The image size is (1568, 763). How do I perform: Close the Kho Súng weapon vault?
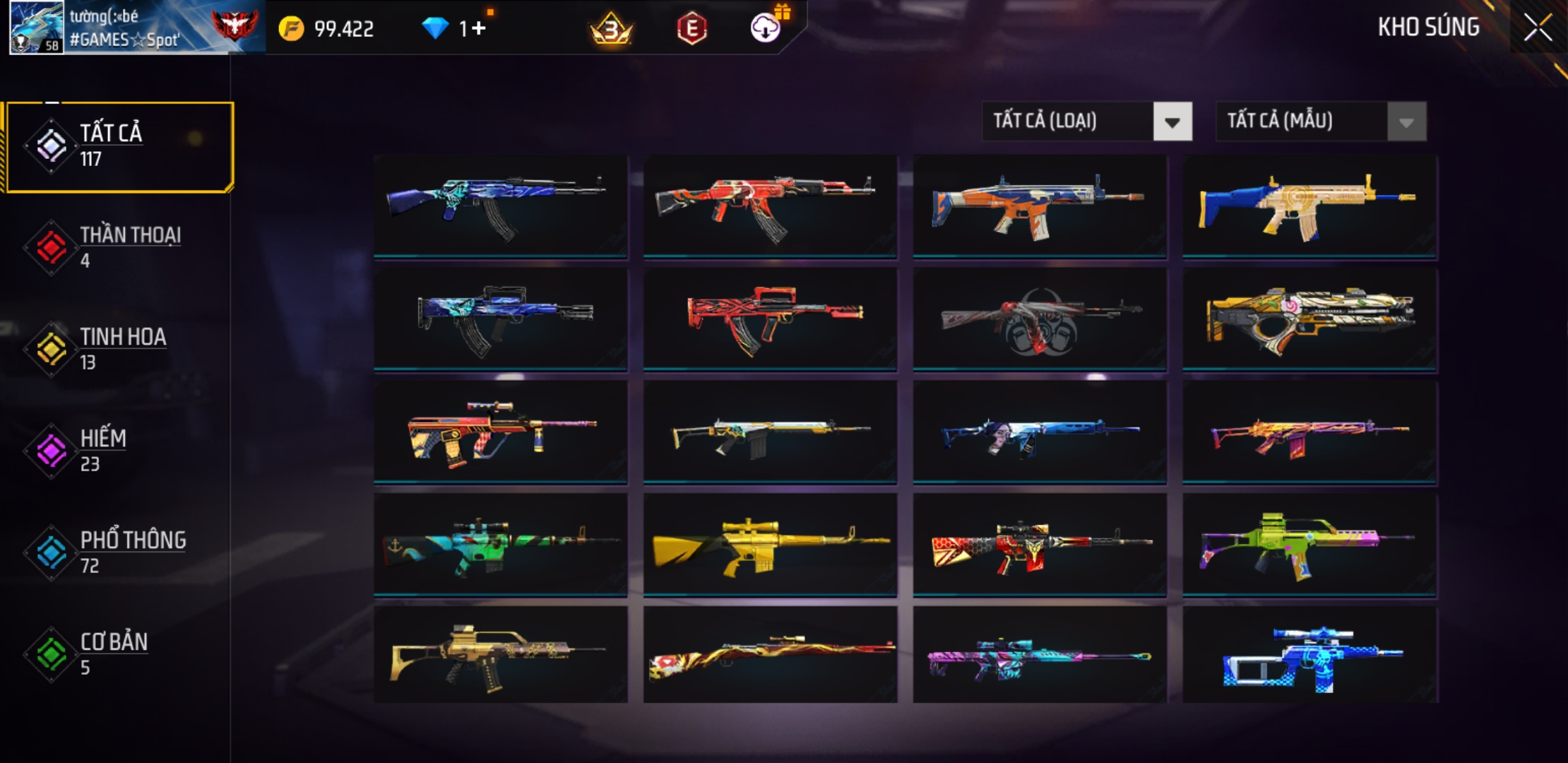tap(1537, 28)
